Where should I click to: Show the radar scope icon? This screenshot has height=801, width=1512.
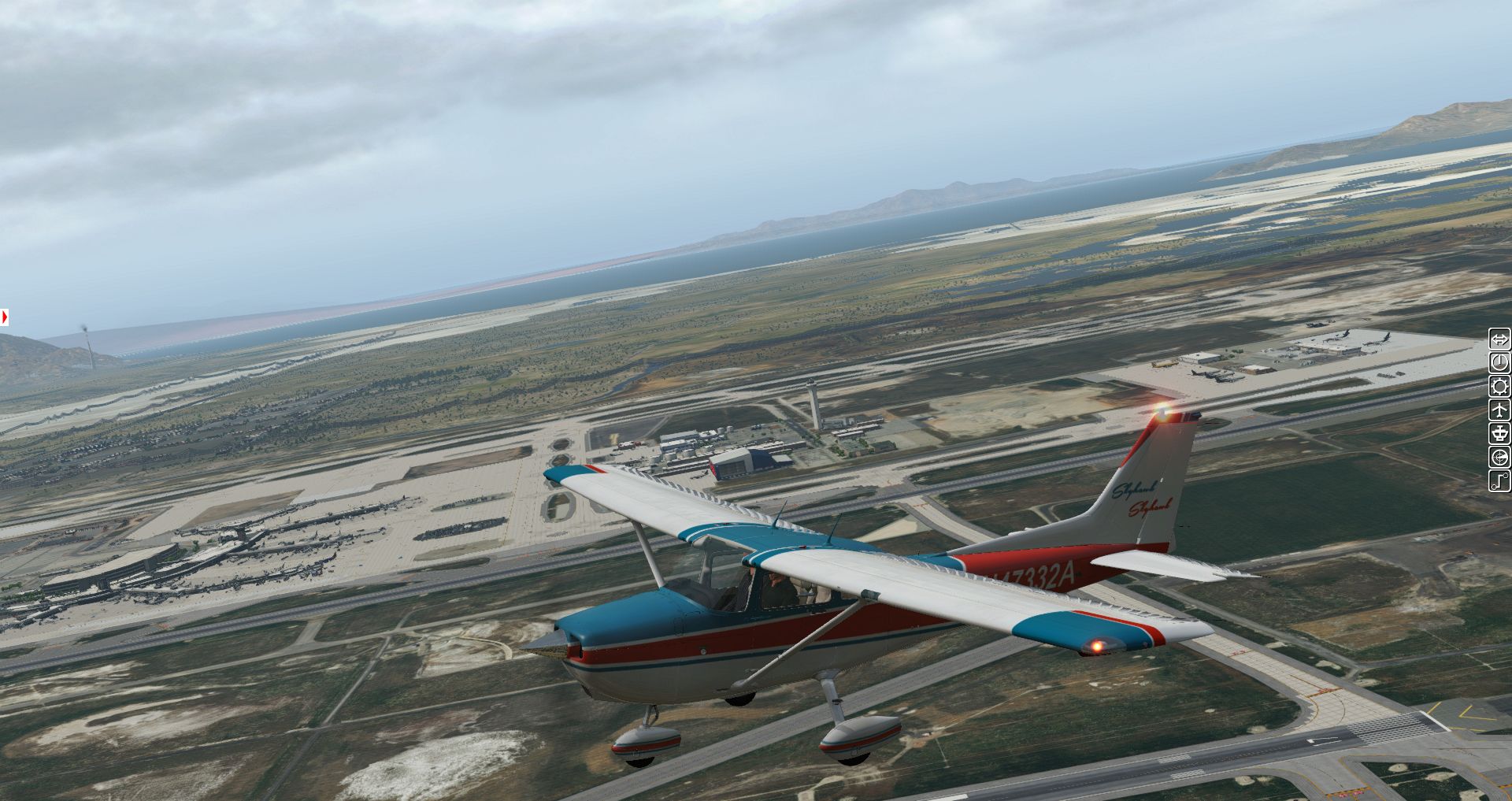pos(1499,458)
